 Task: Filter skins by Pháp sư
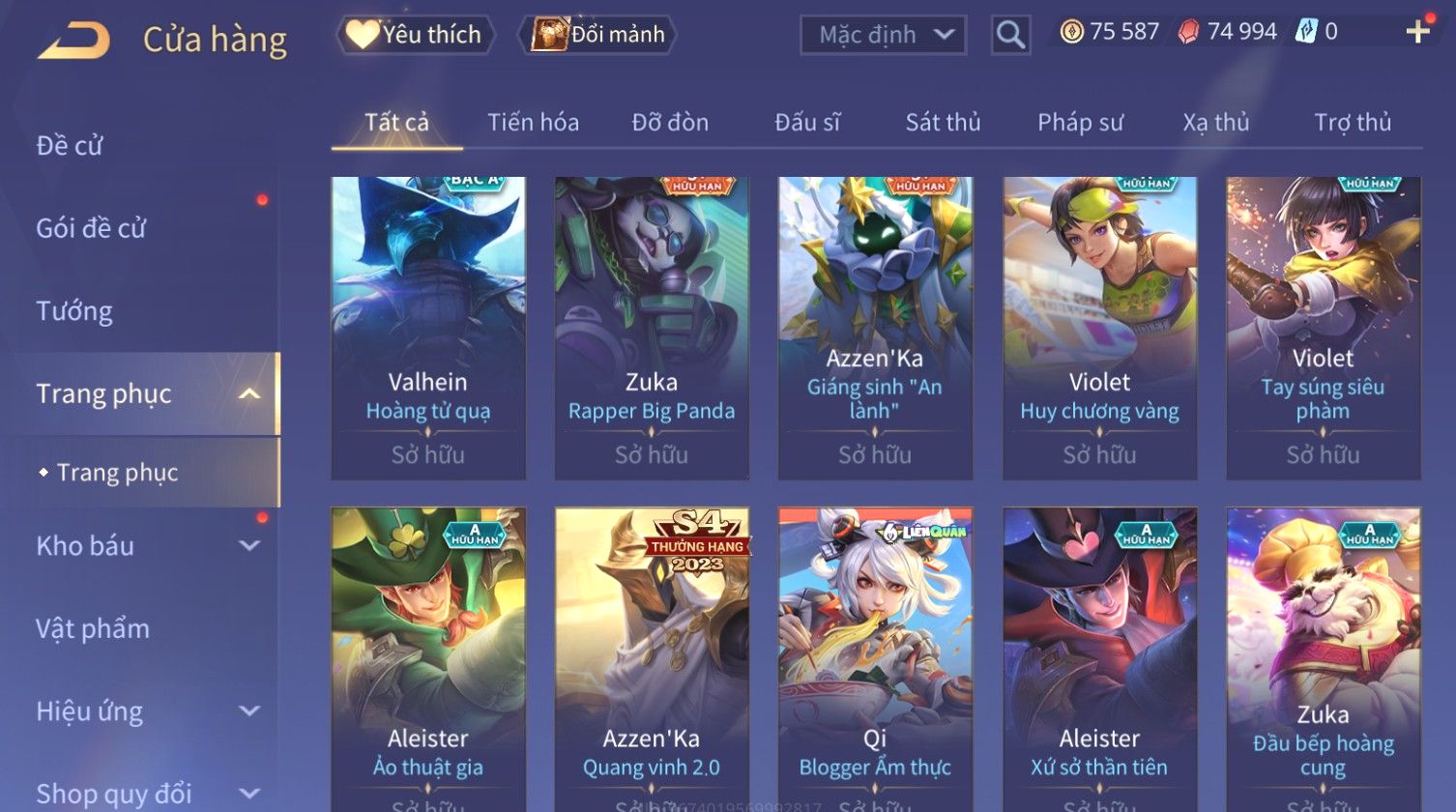1080,123
